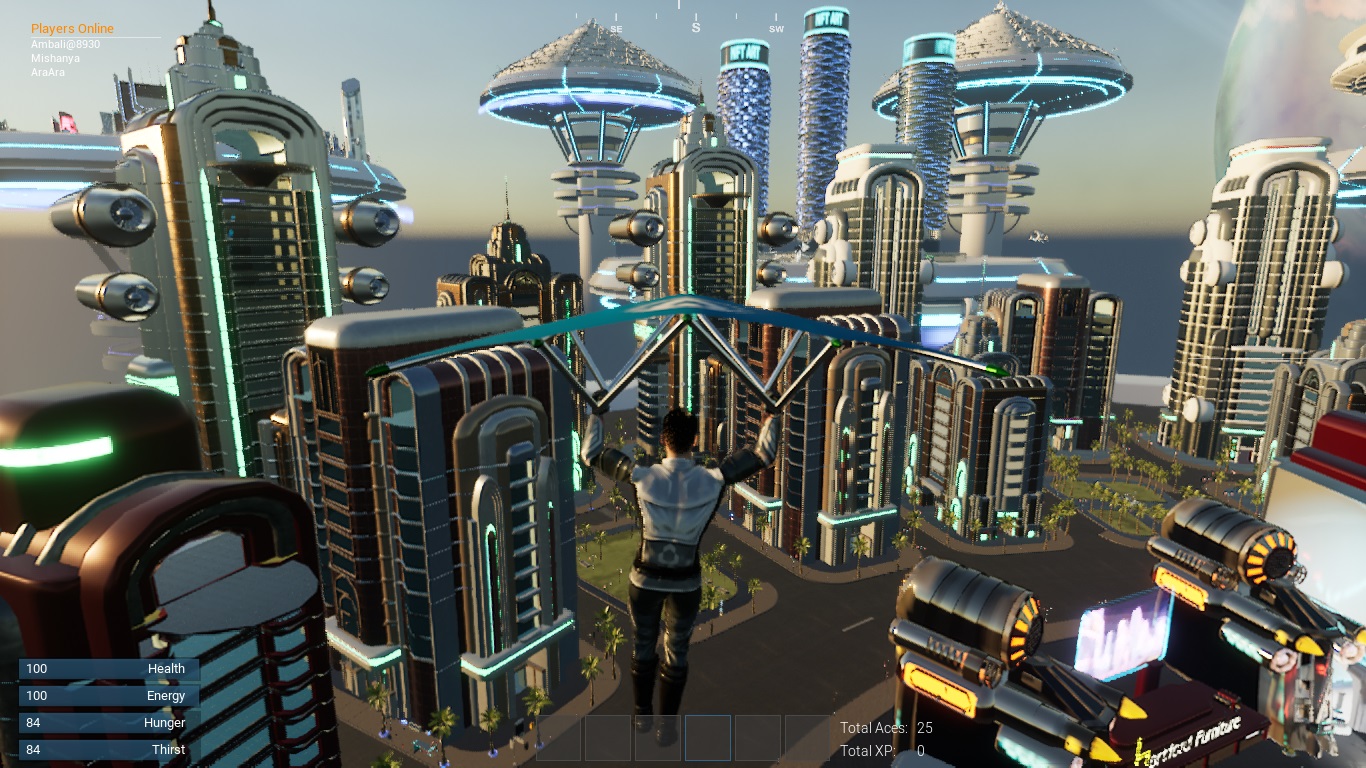Viewport: 1366px width, 768px height.
Task: Click the SE marker on the compass
Action: click(x=616, y=29)
